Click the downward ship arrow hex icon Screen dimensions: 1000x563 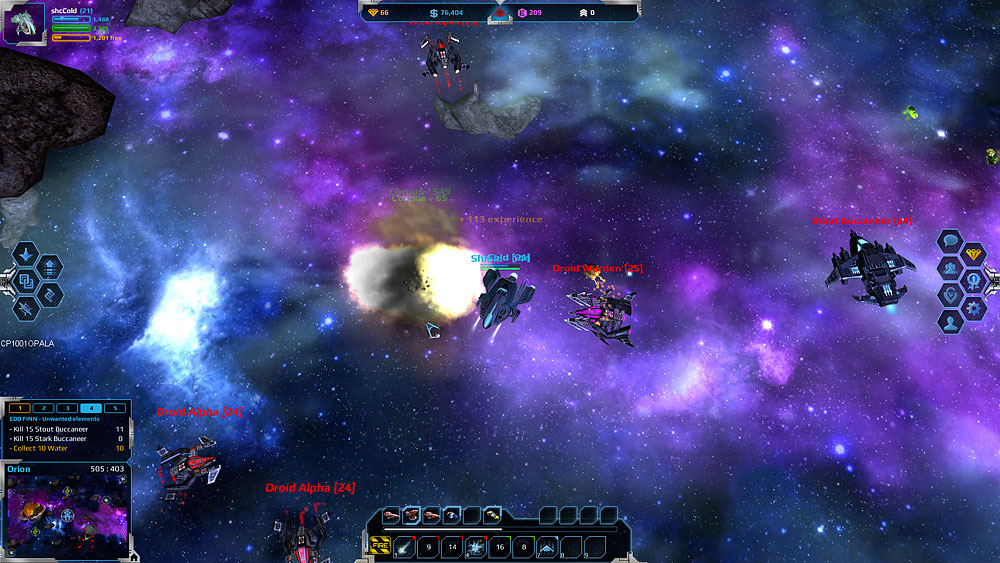(26, 254)
